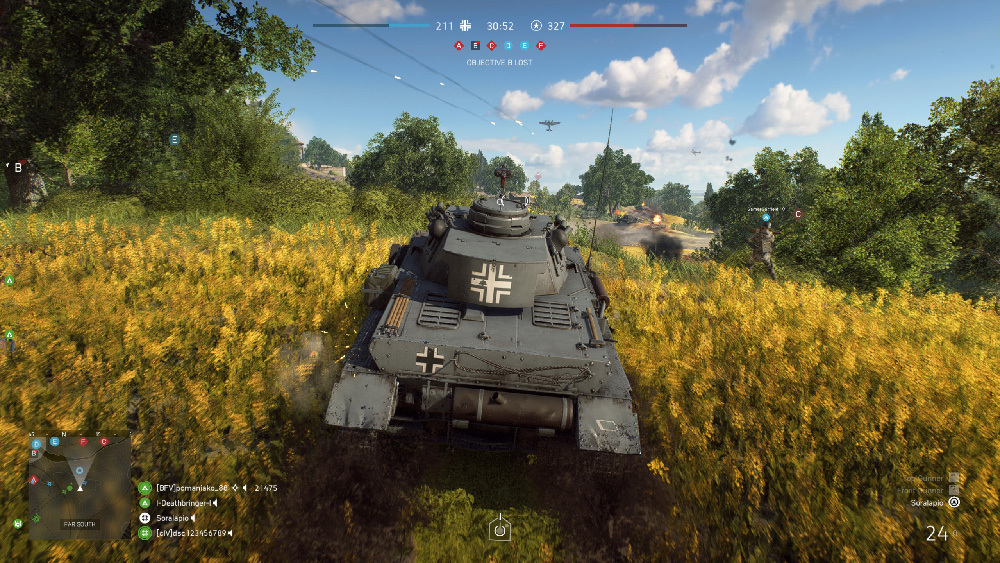Click the tank status icon at bottom center

click(x=500, y=528)
